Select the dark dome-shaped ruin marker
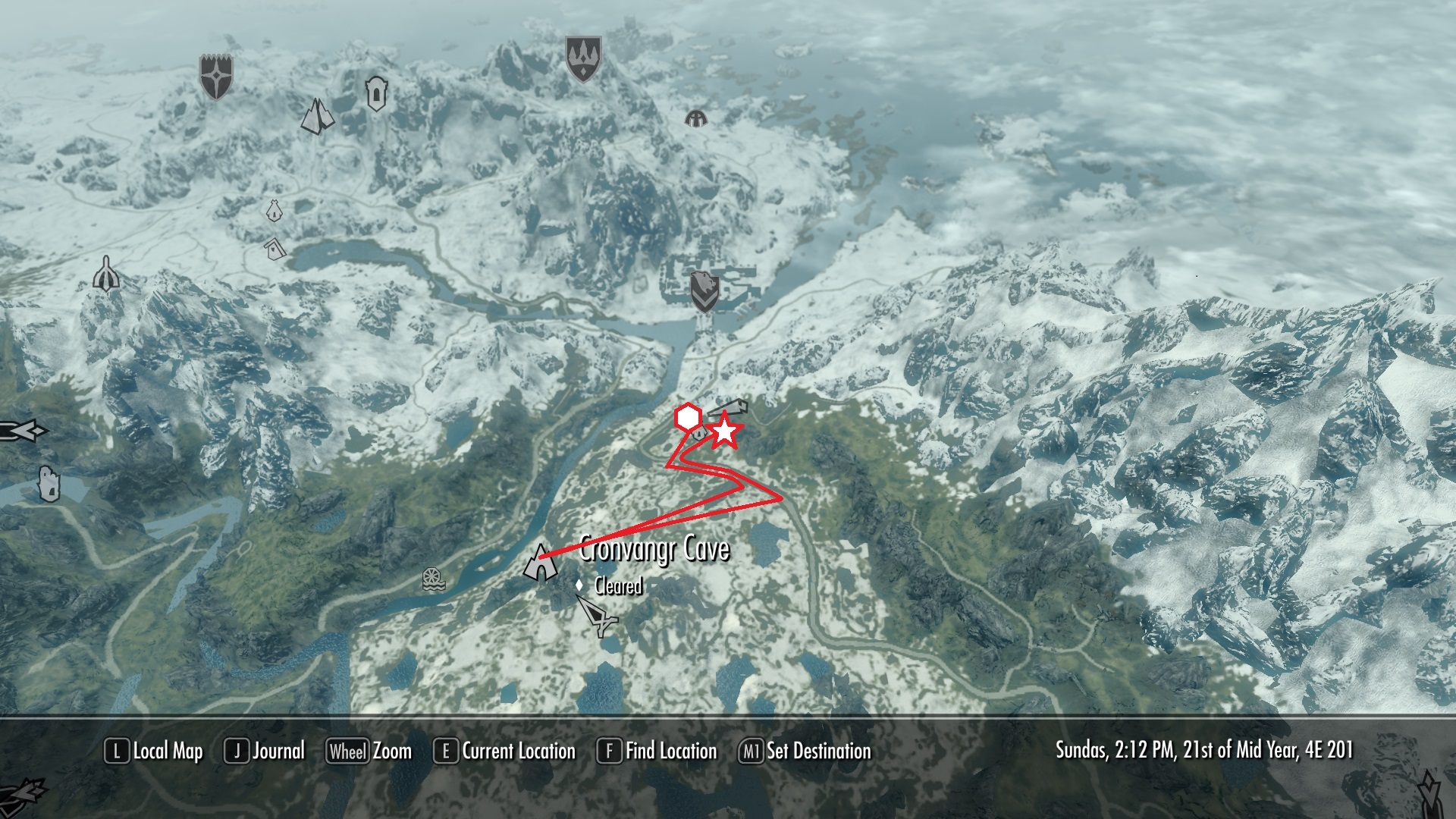The image size is (1456, 819). [695, 118]
